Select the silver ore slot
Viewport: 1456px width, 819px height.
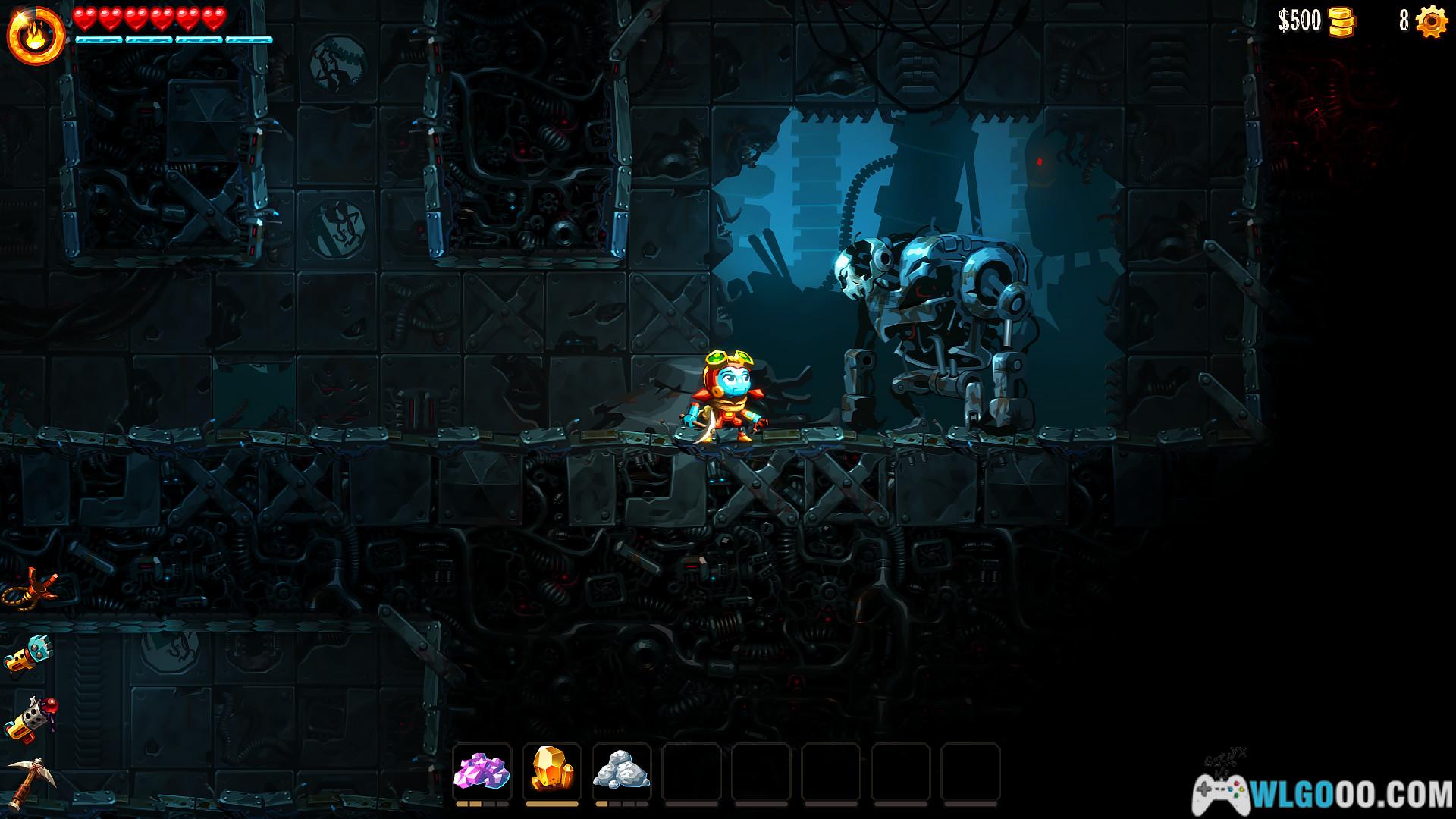[x=621, y=772]
